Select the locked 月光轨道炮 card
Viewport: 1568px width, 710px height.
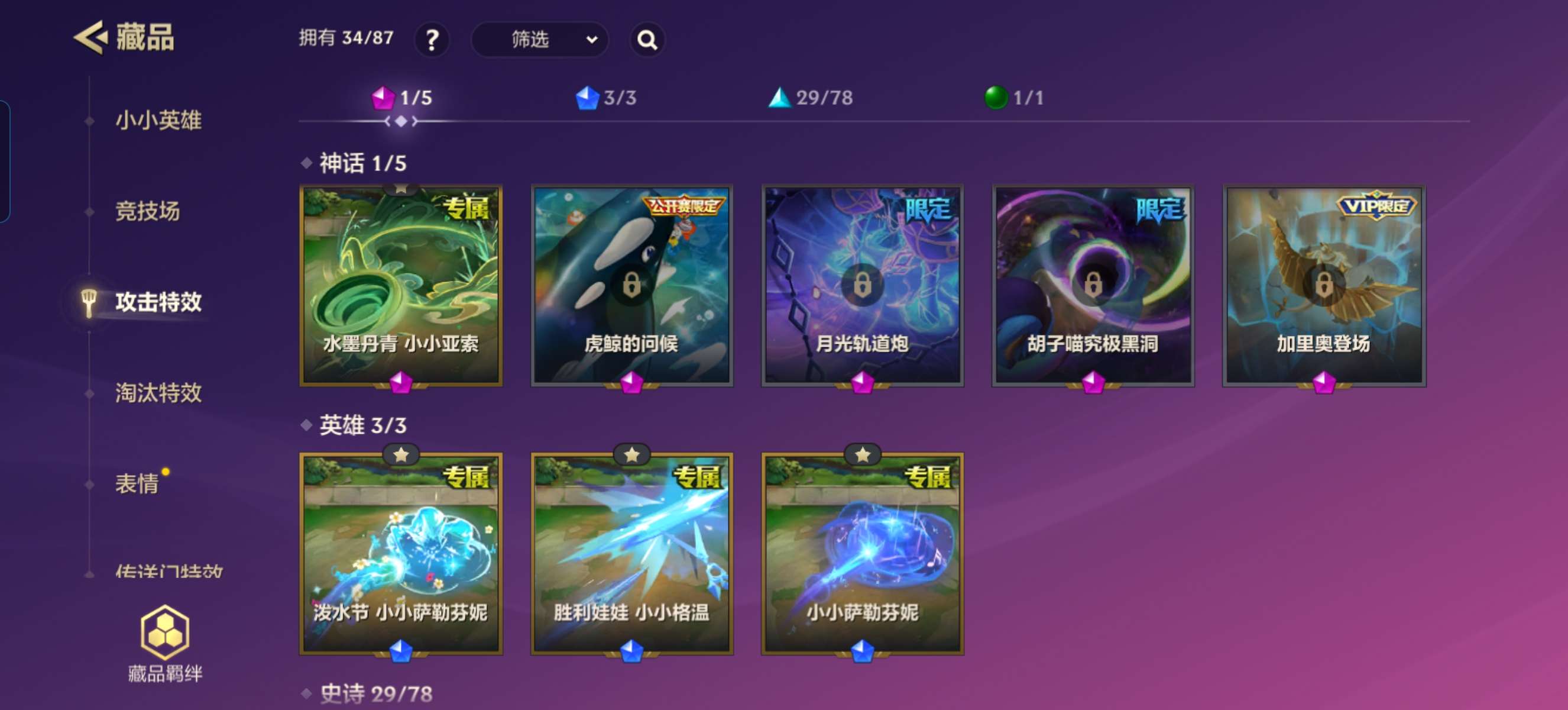pyautogui.click(x=863, y=286)
